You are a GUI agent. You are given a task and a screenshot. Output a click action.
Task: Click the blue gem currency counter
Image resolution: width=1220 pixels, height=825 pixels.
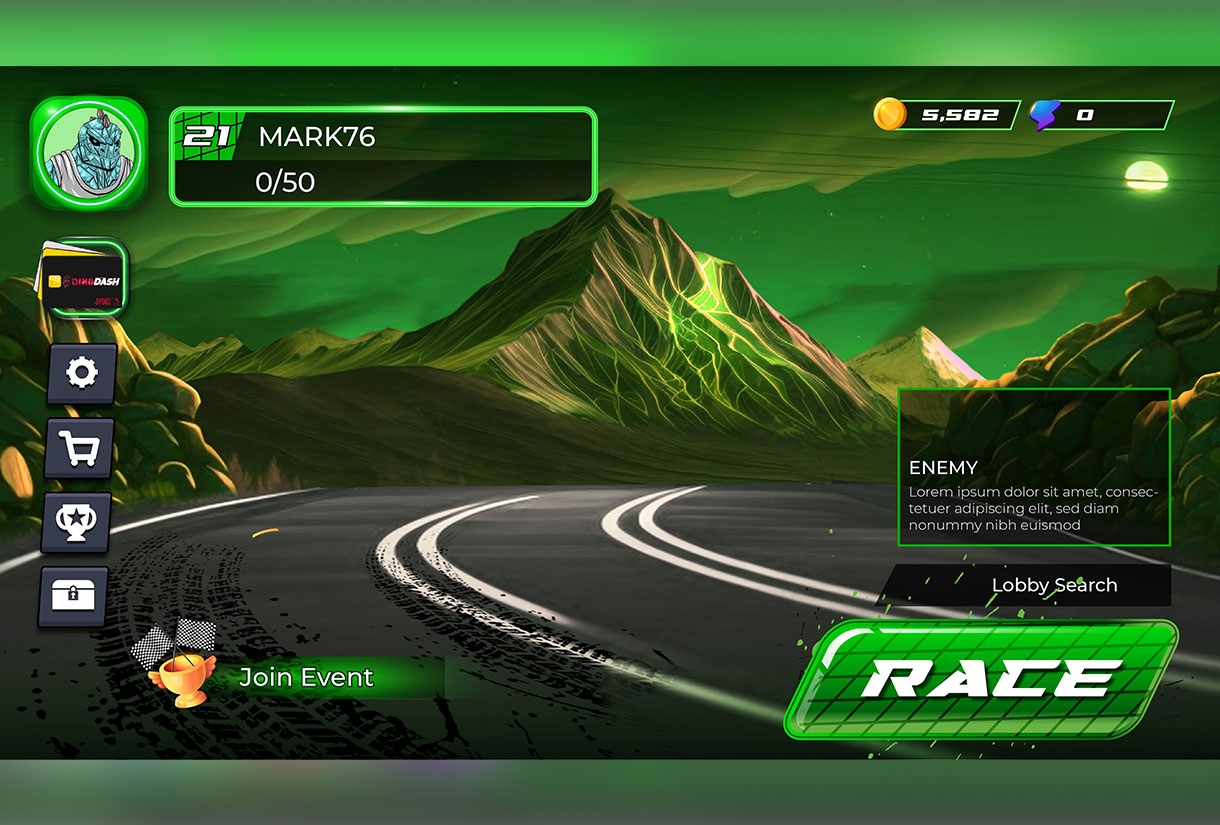click(1100, 115)
